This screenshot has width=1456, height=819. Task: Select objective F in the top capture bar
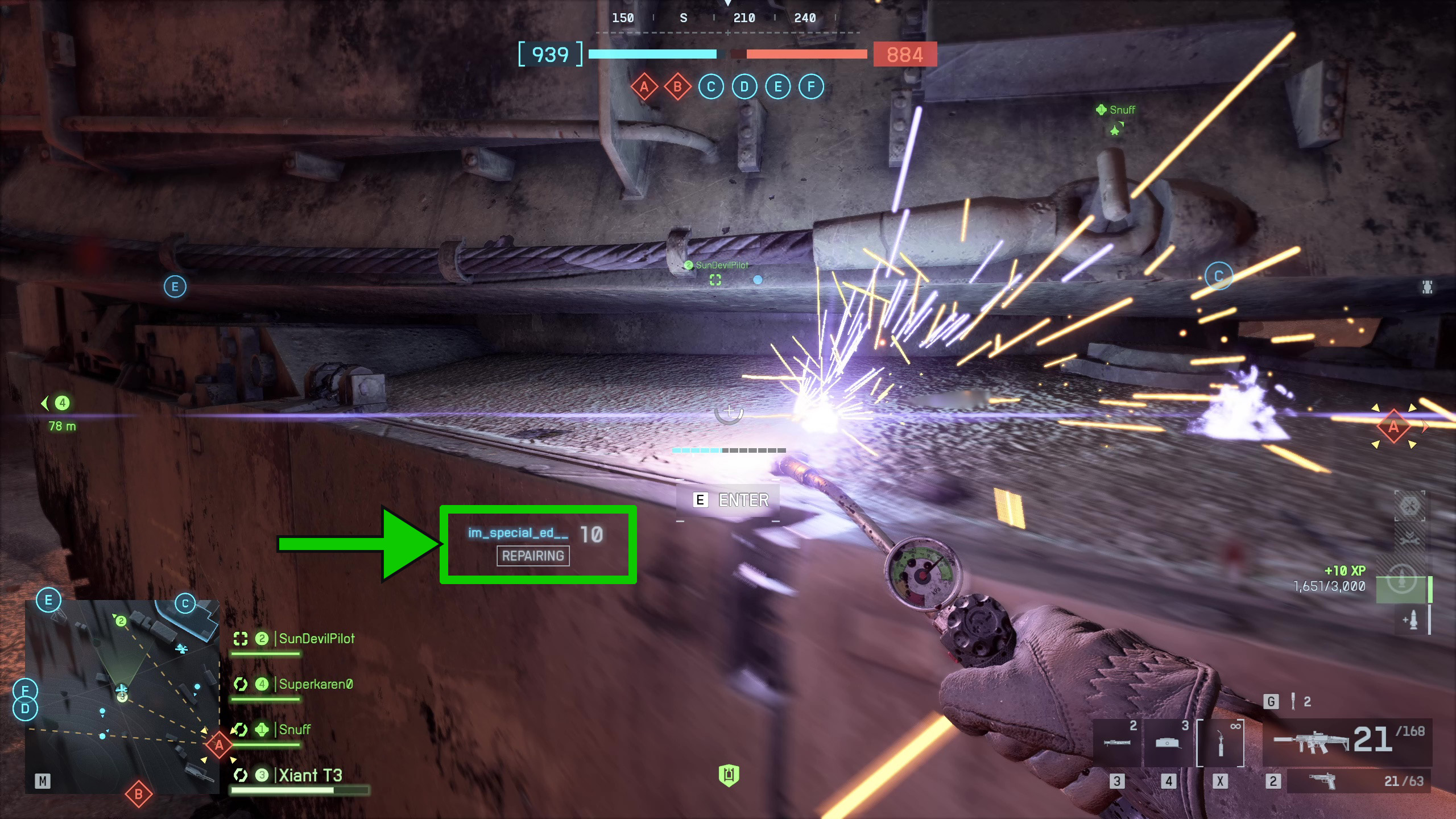tap(811, 87)
